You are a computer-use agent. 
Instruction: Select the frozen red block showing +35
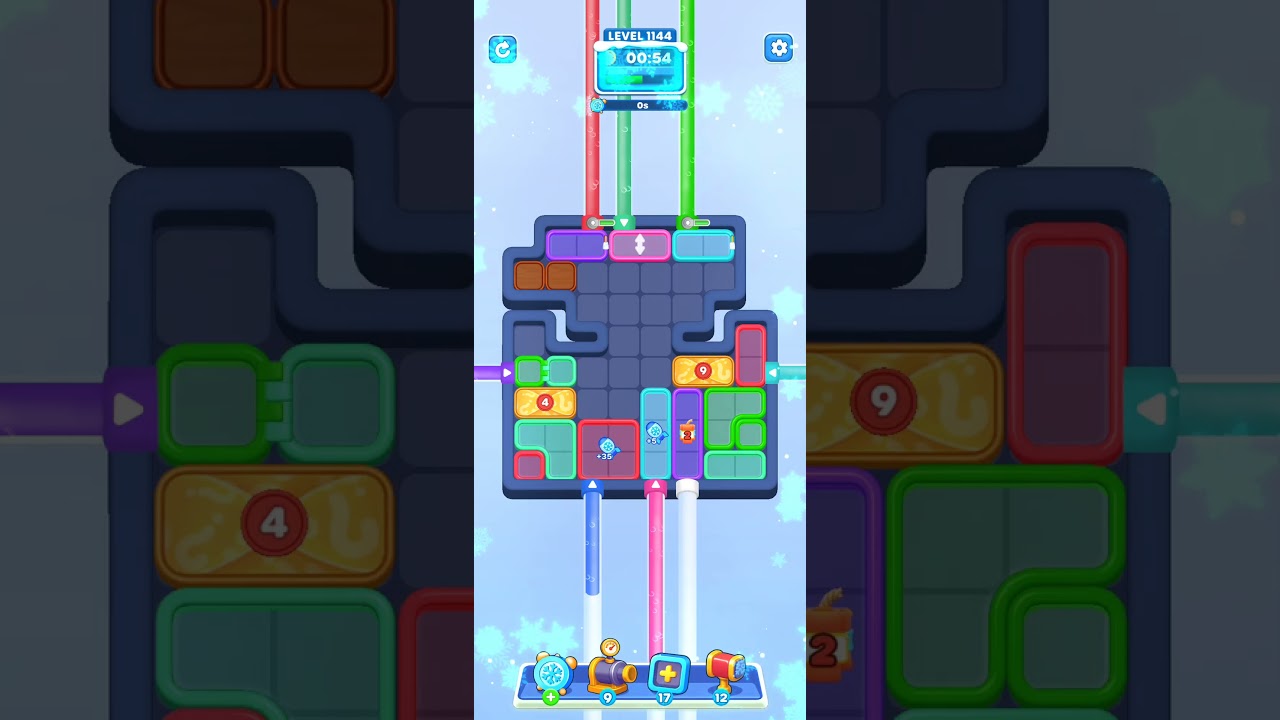(x=606, y=447)
